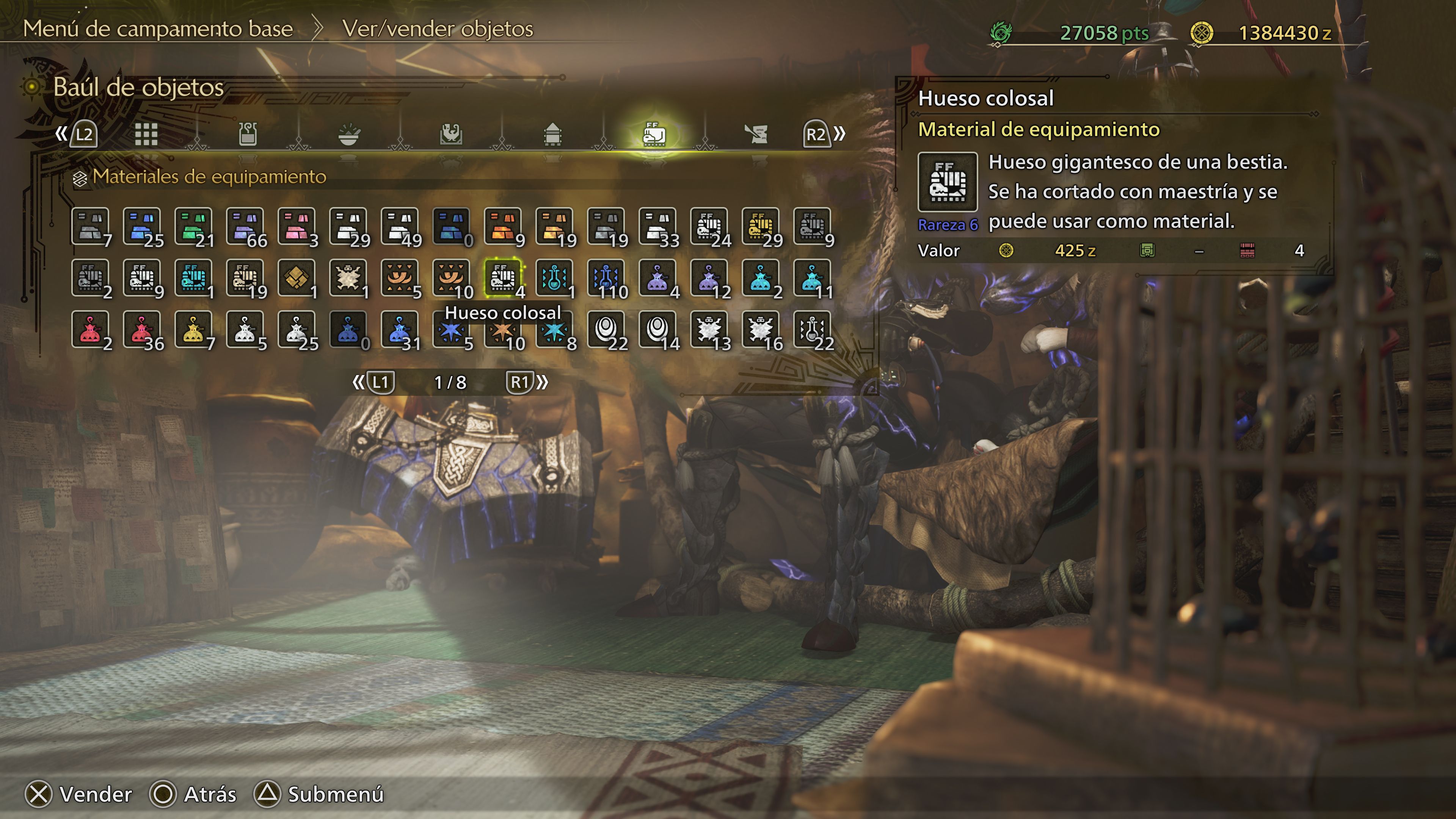Pick the pink ore stack of 3
The height and width of the screenshot is (819, 1456).
296,226
